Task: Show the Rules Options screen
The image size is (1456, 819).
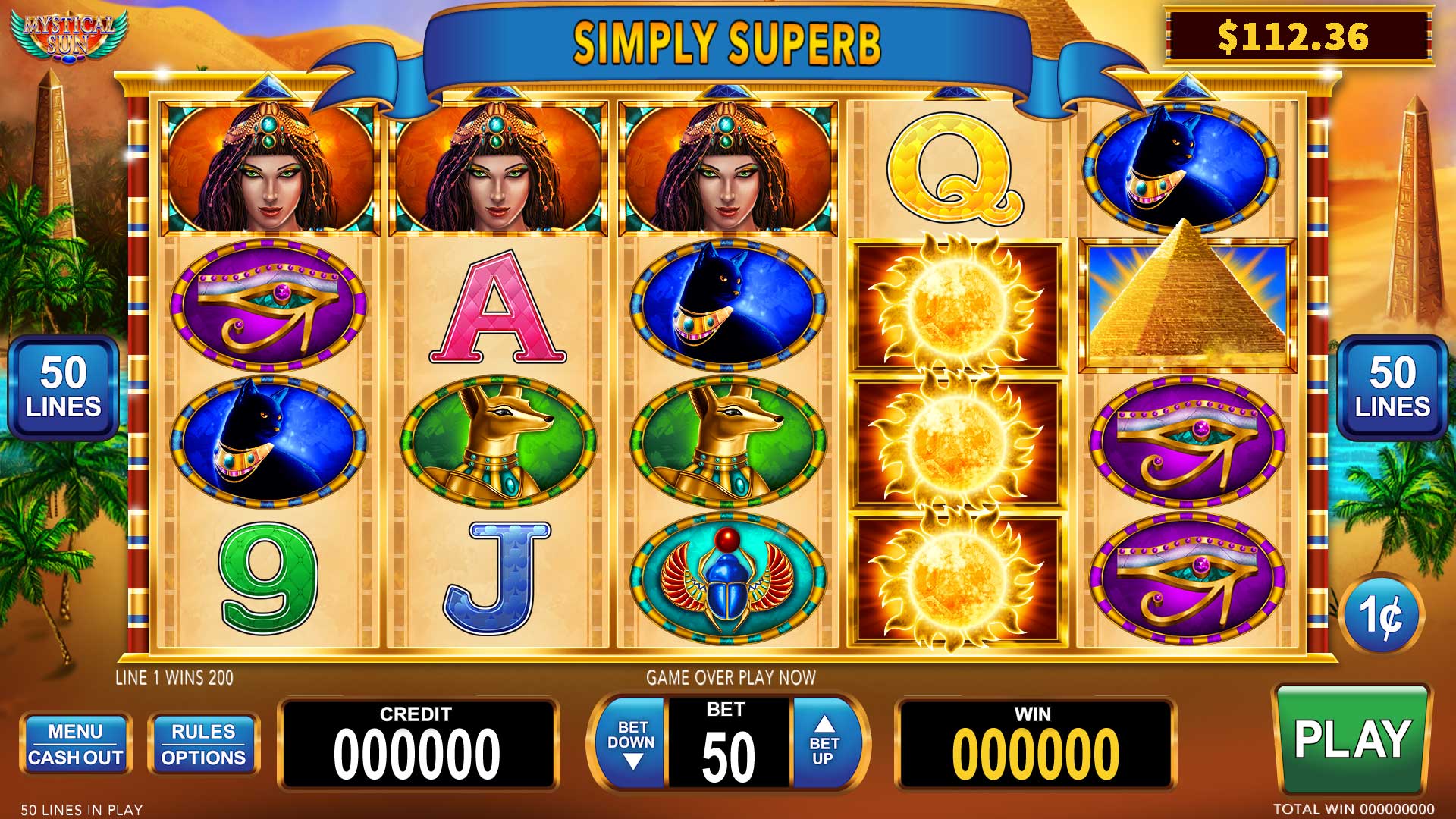Action: (x=203, y=744)
